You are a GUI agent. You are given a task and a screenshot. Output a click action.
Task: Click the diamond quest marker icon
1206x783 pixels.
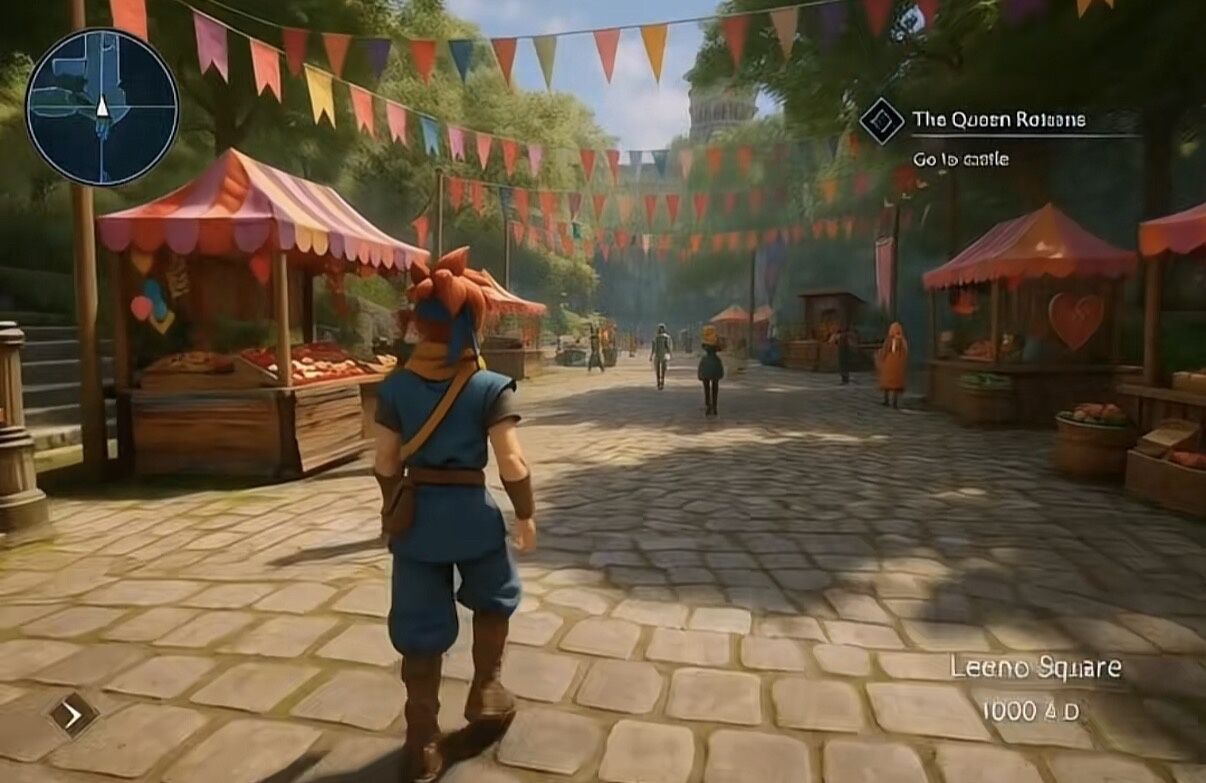click(882, 121)
